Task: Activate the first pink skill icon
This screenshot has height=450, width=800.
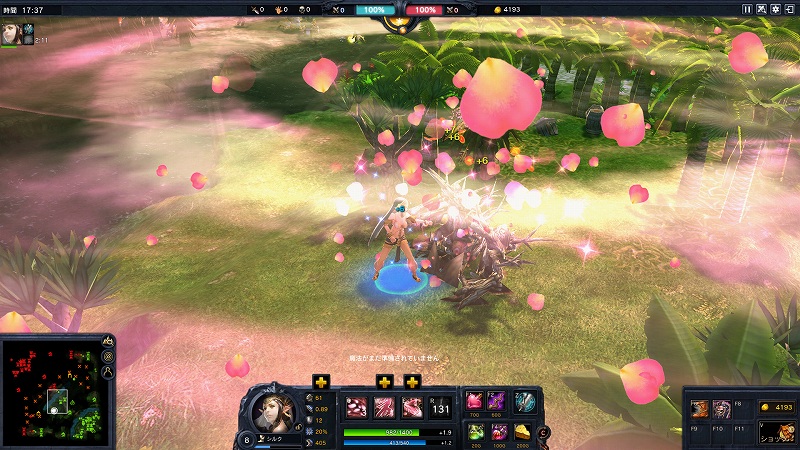Action: 356,406
